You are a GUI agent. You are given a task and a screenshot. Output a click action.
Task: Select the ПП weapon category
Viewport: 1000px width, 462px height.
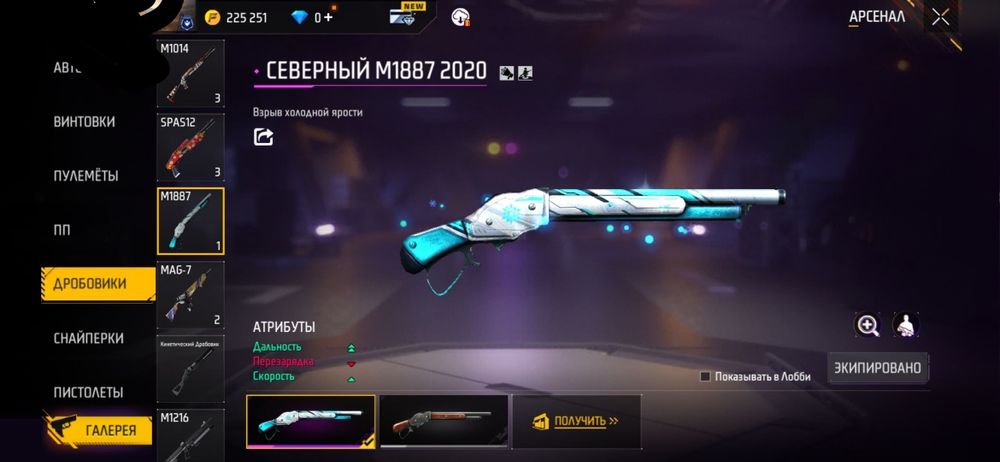[x=62, y=230]
